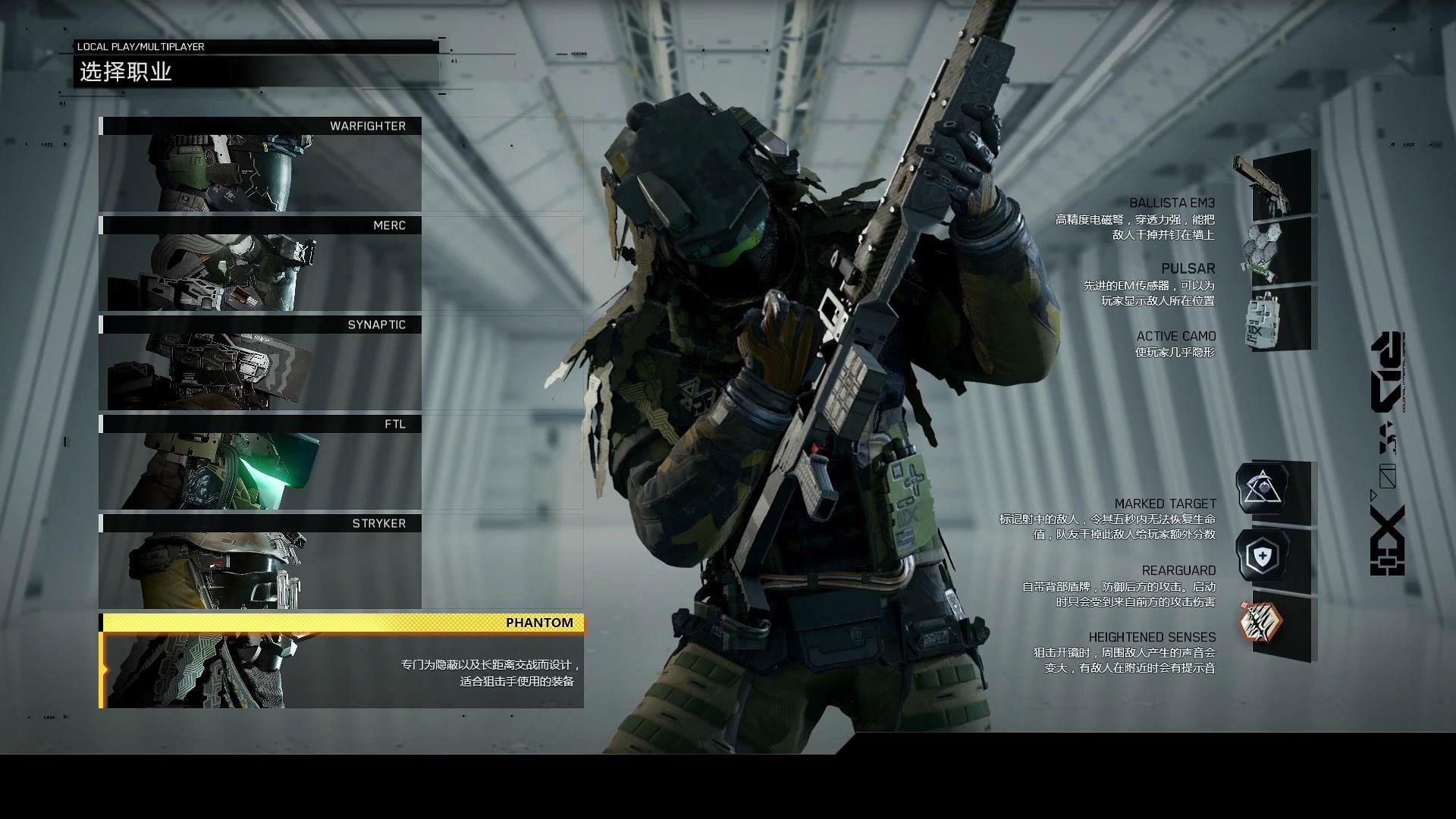This screenshot has height=819, width=1456.
Task: Choose the Stryker class
Action: (260, 562)
